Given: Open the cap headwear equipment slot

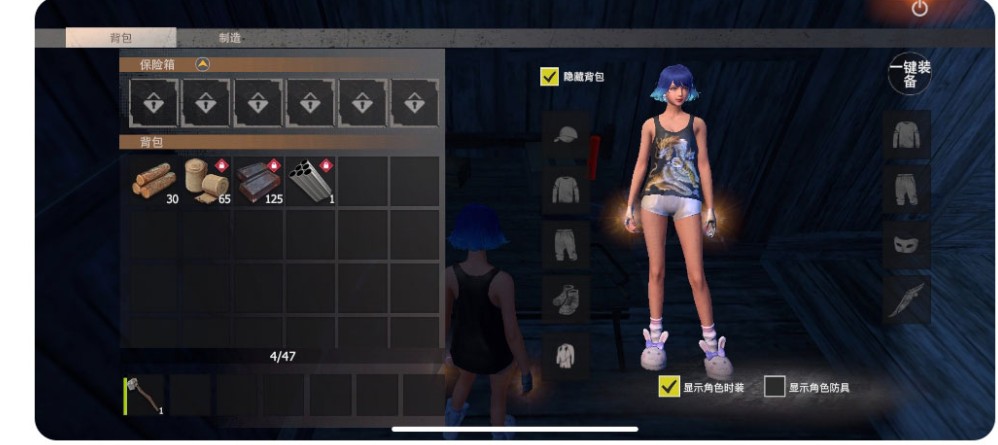Looking at the screenshot, I should click(x=566, y=135).
